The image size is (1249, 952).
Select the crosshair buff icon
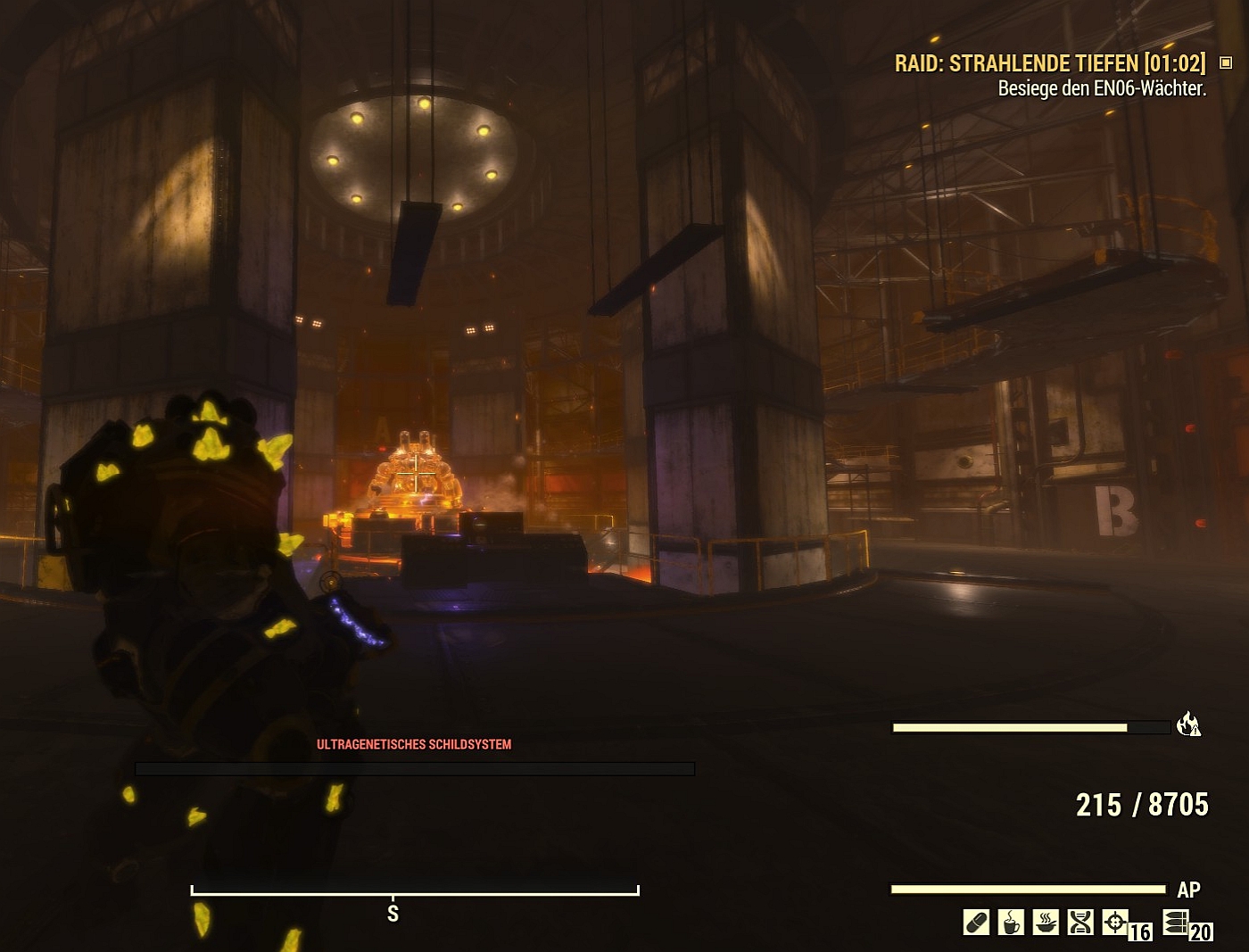click(x=1115, y=922)
